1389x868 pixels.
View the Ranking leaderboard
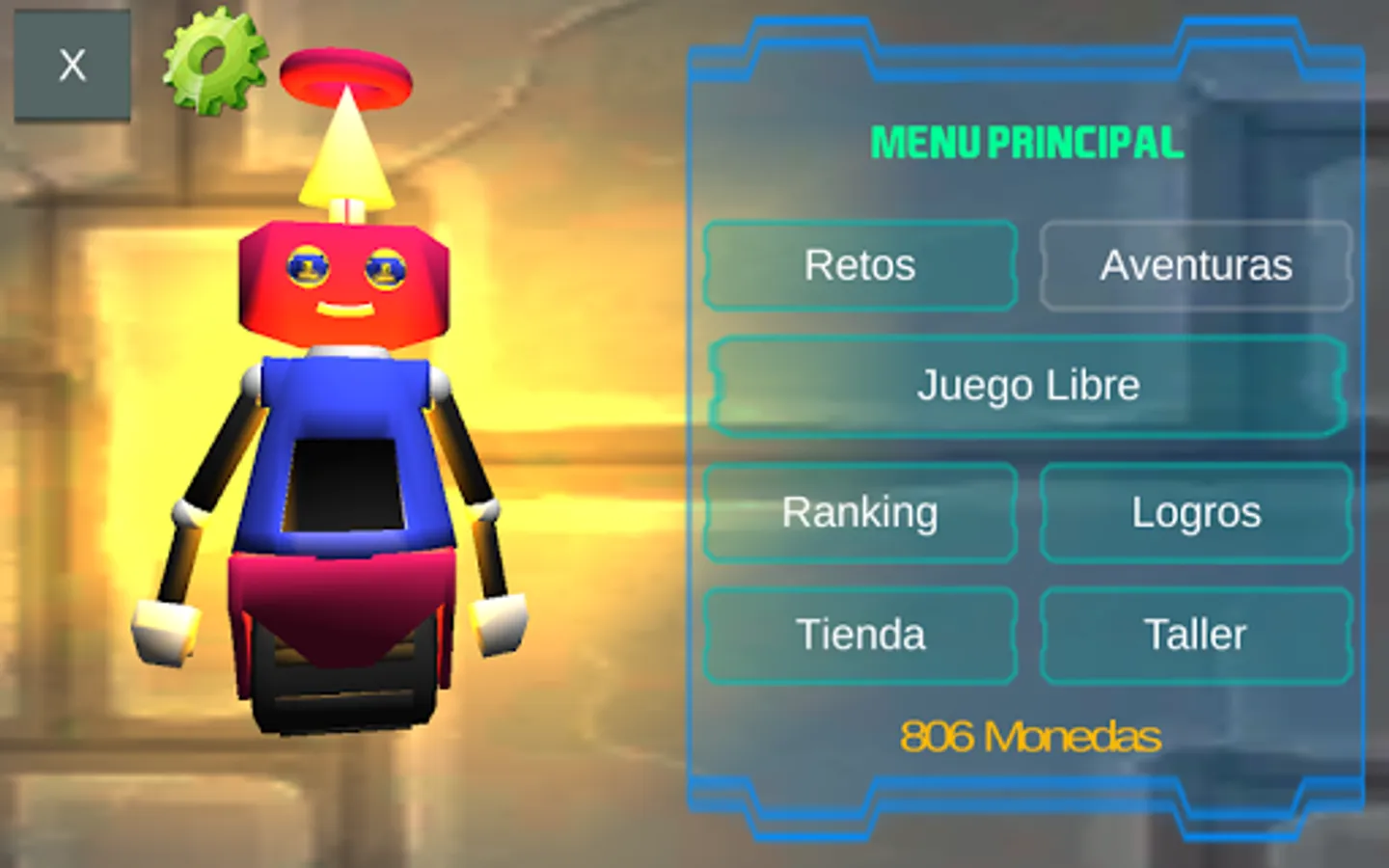pyautogui.click(x=859, y=513)
